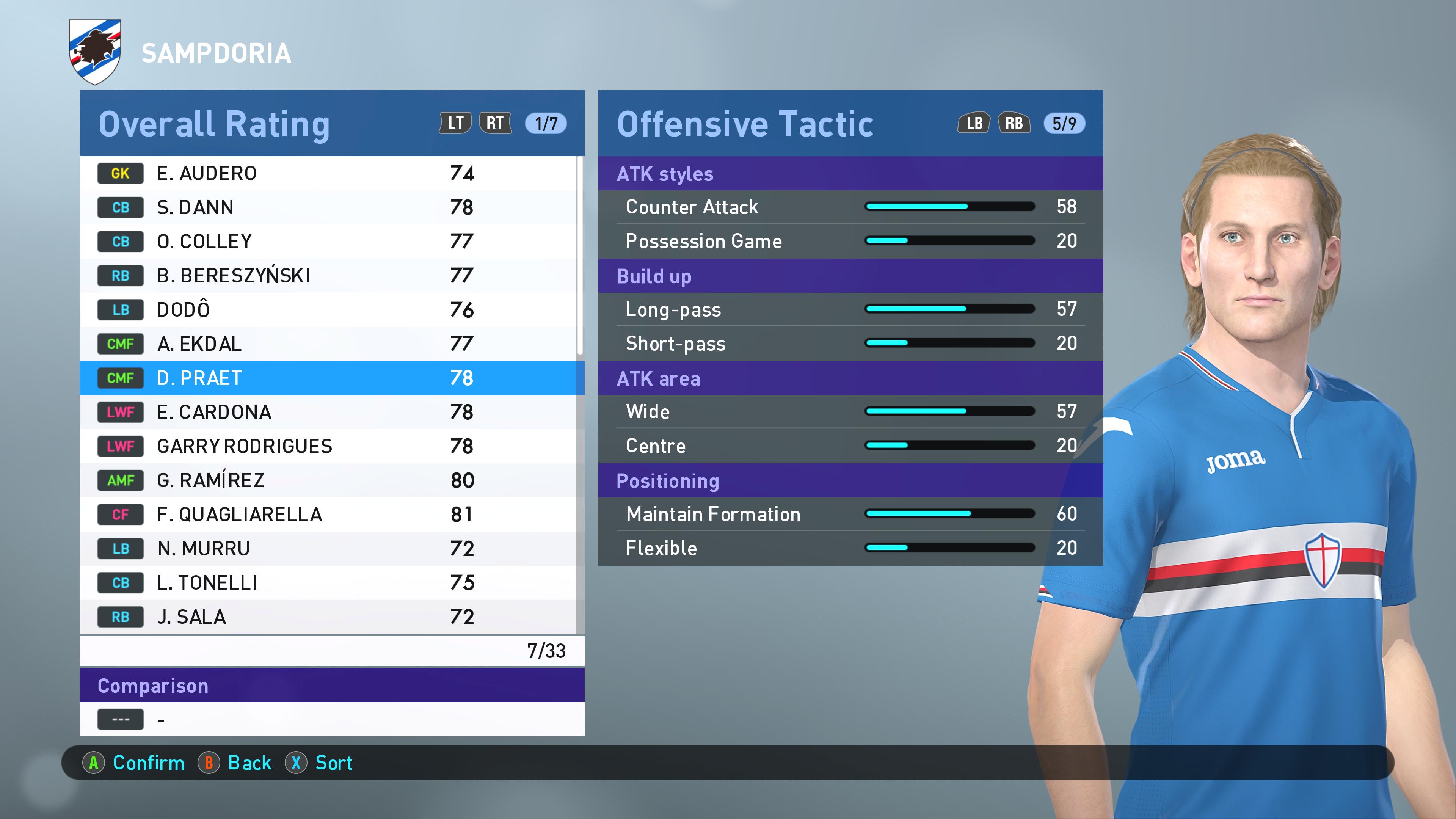Select A. Ekdal row
This screenshot has height=819, width=1456.
tap(328, 344)
